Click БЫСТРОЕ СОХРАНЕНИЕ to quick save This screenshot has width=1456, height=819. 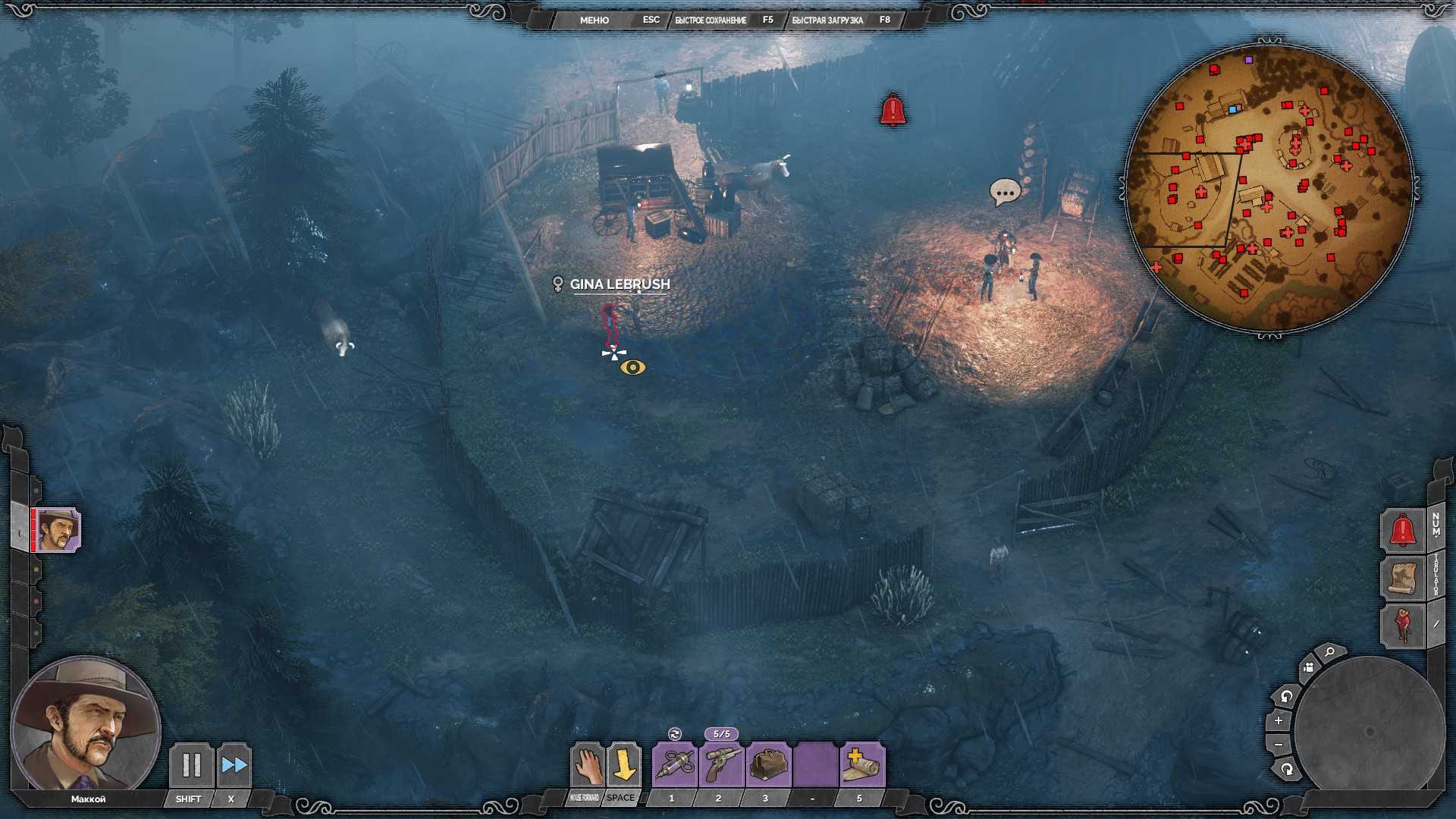711,20
